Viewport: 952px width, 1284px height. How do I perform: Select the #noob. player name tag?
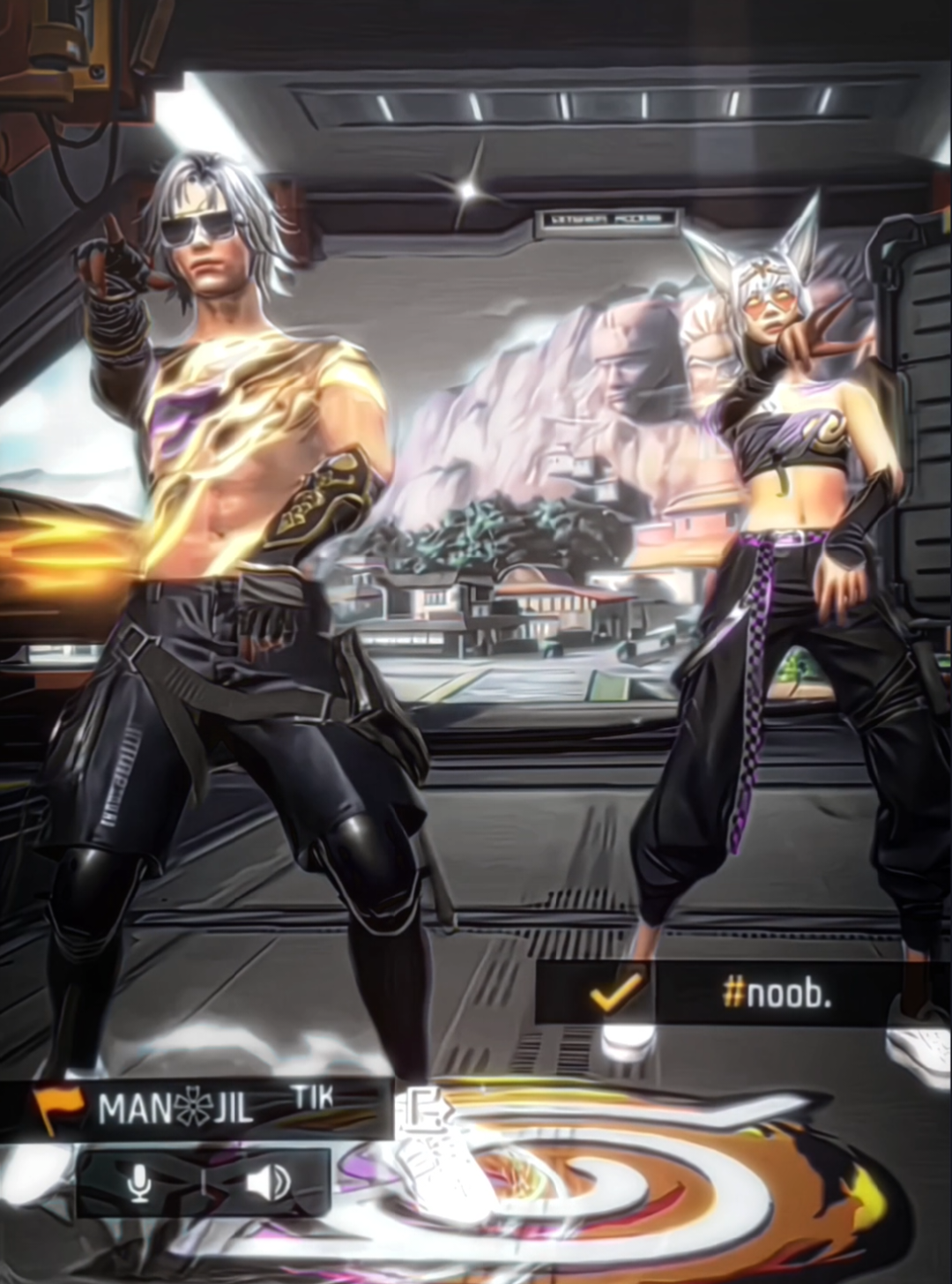pyautogui.click(x=776, y=994)
